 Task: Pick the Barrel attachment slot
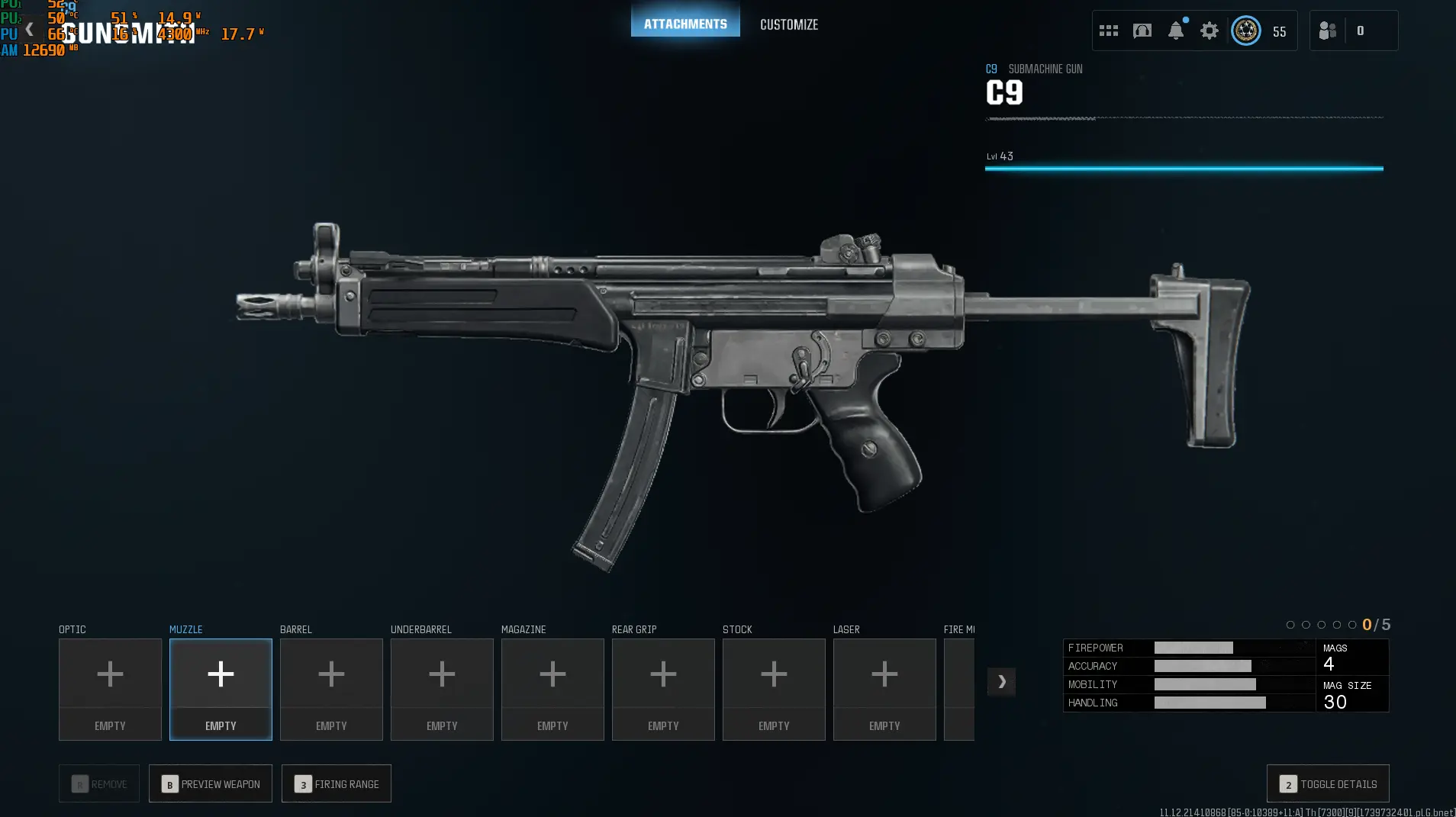click(331, 688)
